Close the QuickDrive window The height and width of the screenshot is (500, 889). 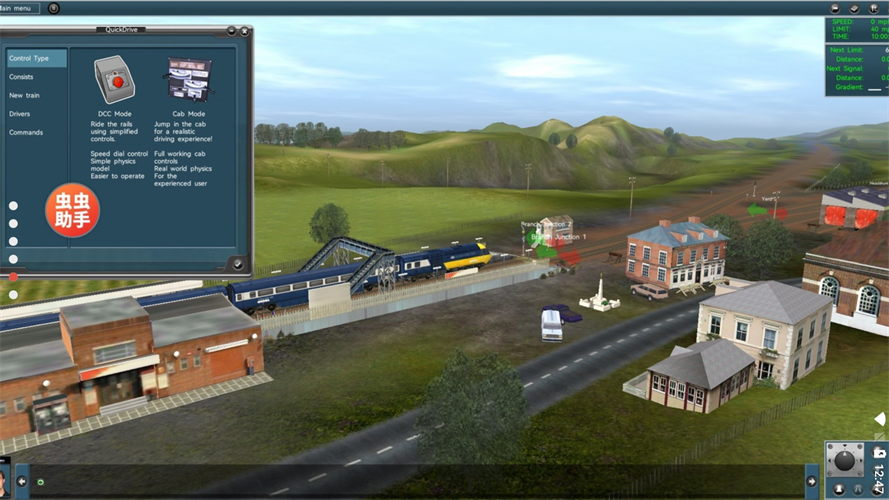(244, 31)
